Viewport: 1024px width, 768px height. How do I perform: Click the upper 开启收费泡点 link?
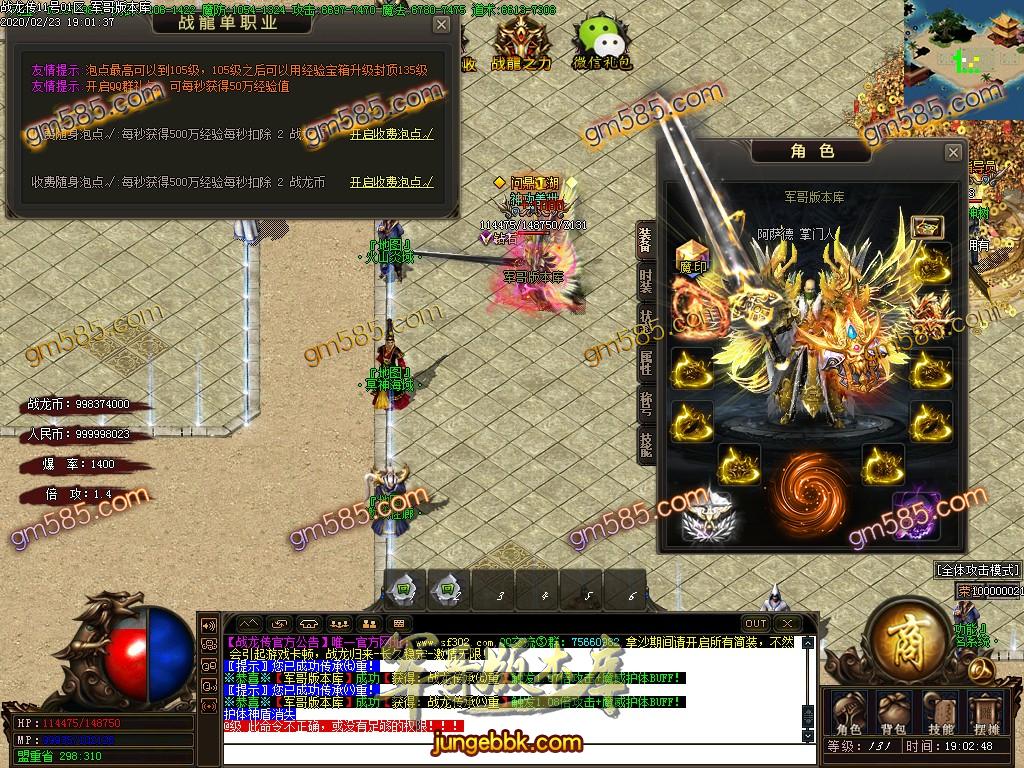pos(391,133)
